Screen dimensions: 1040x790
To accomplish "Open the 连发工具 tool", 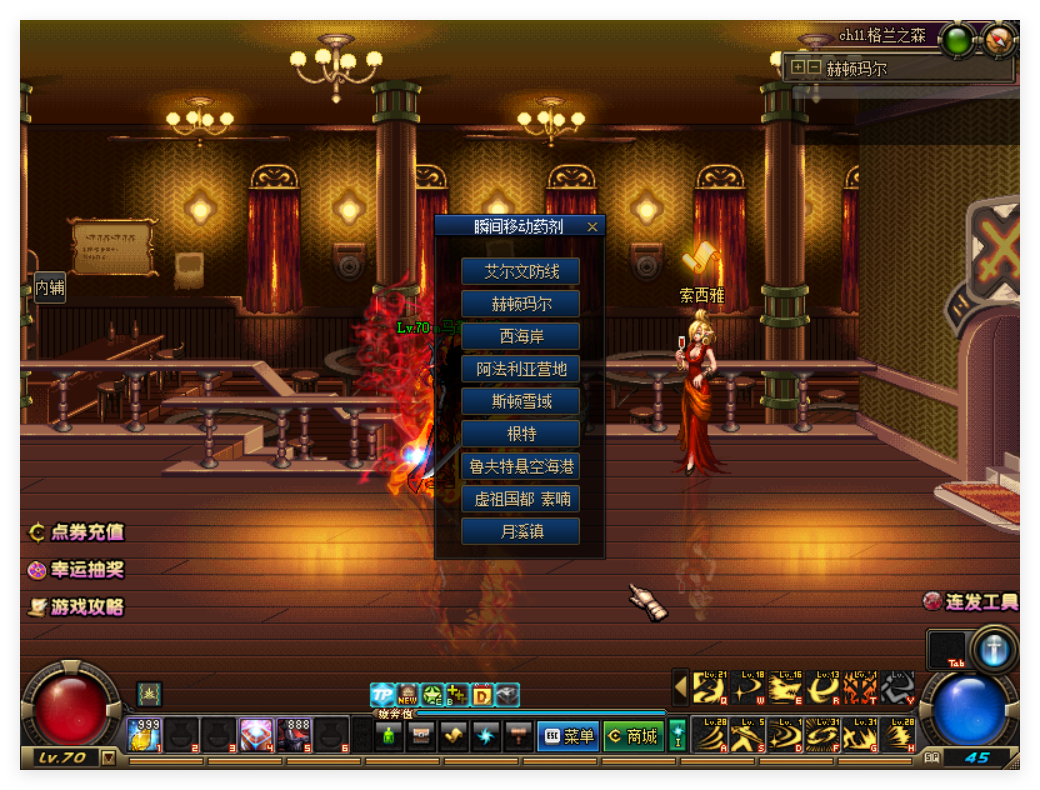I will click(971, 601).
